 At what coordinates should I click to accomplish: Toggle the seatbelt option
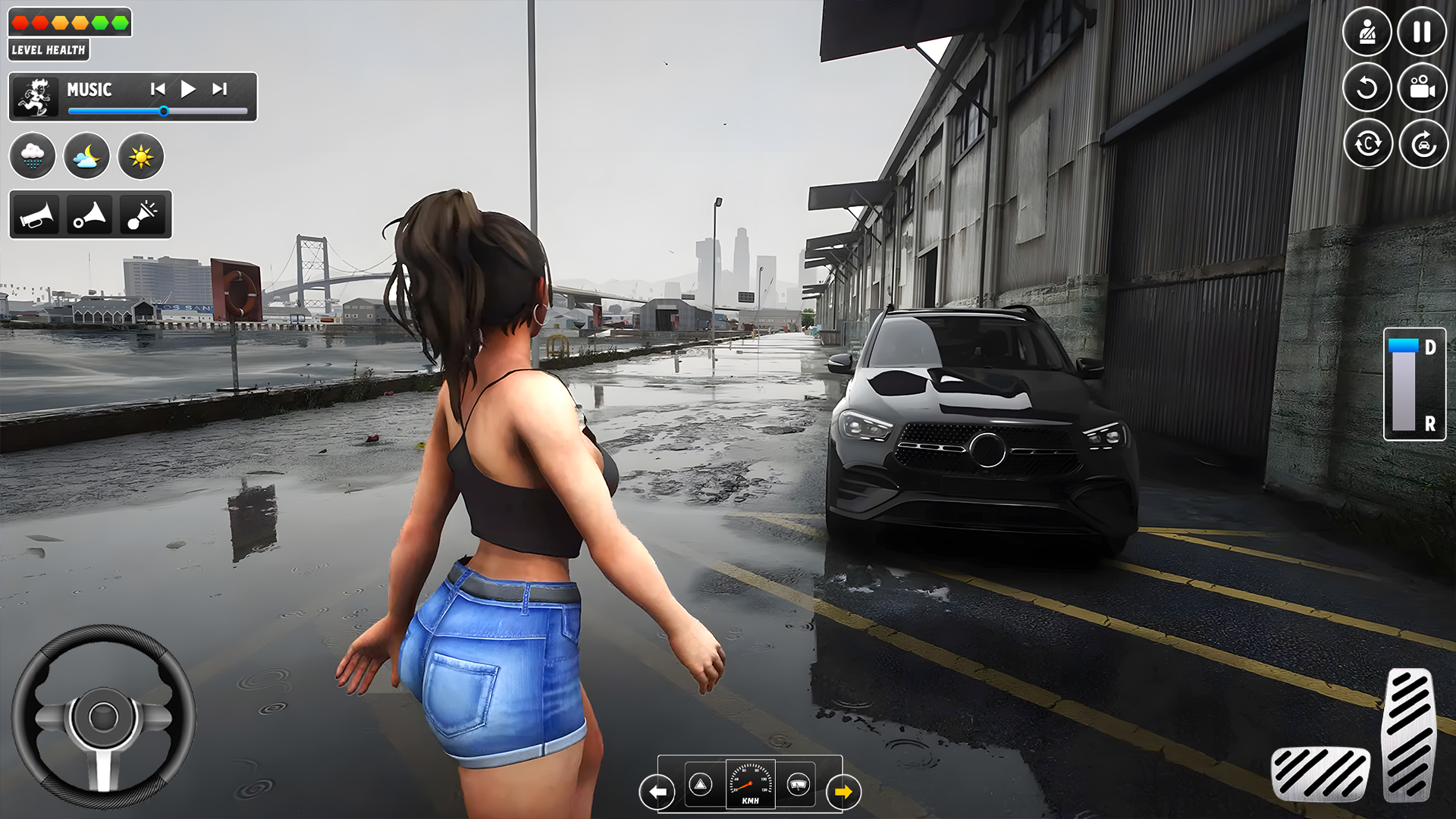pos(1367,32)
